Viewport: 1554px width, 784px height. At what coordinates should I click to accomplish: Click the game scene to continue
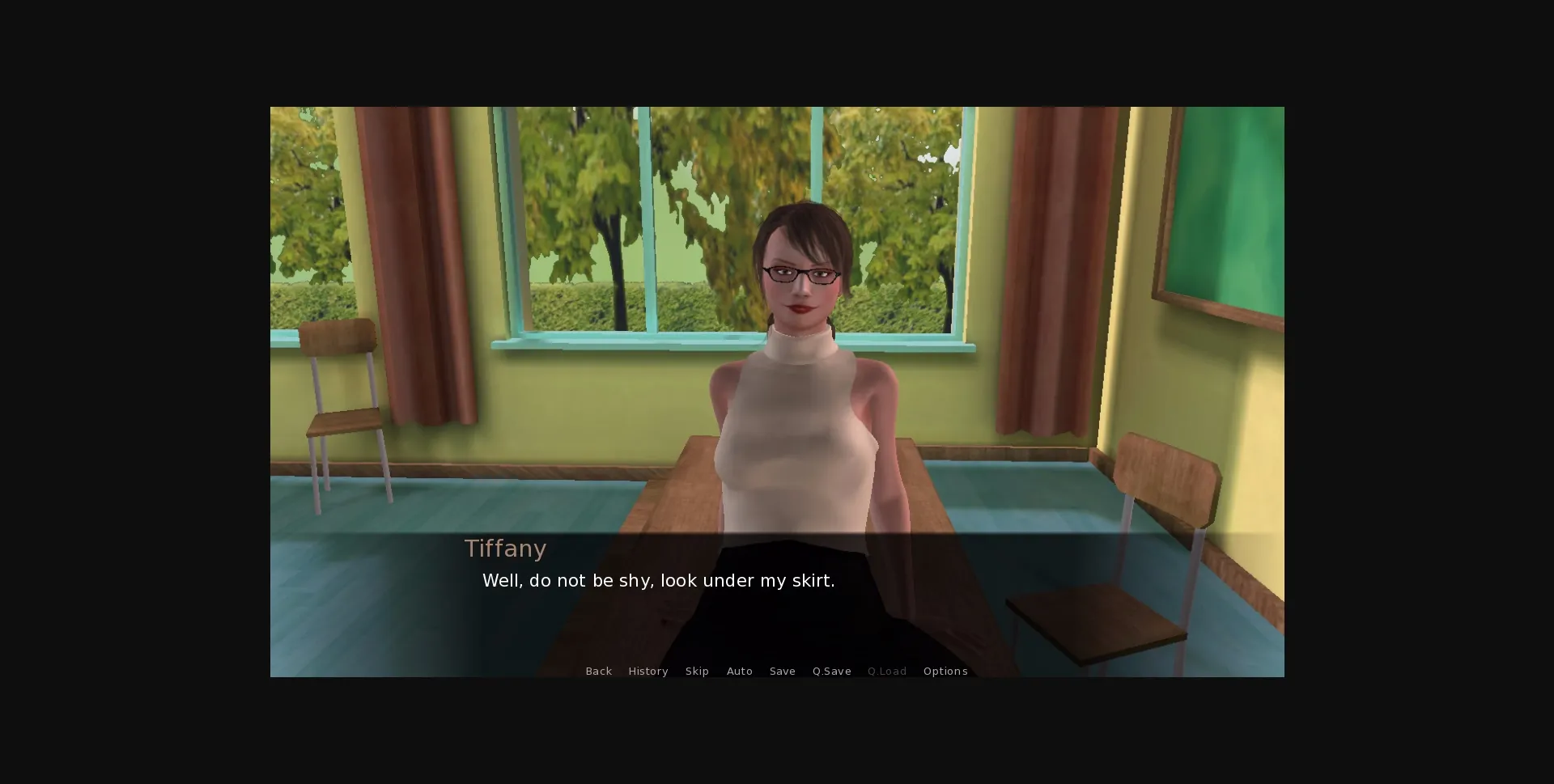[777, 324]
